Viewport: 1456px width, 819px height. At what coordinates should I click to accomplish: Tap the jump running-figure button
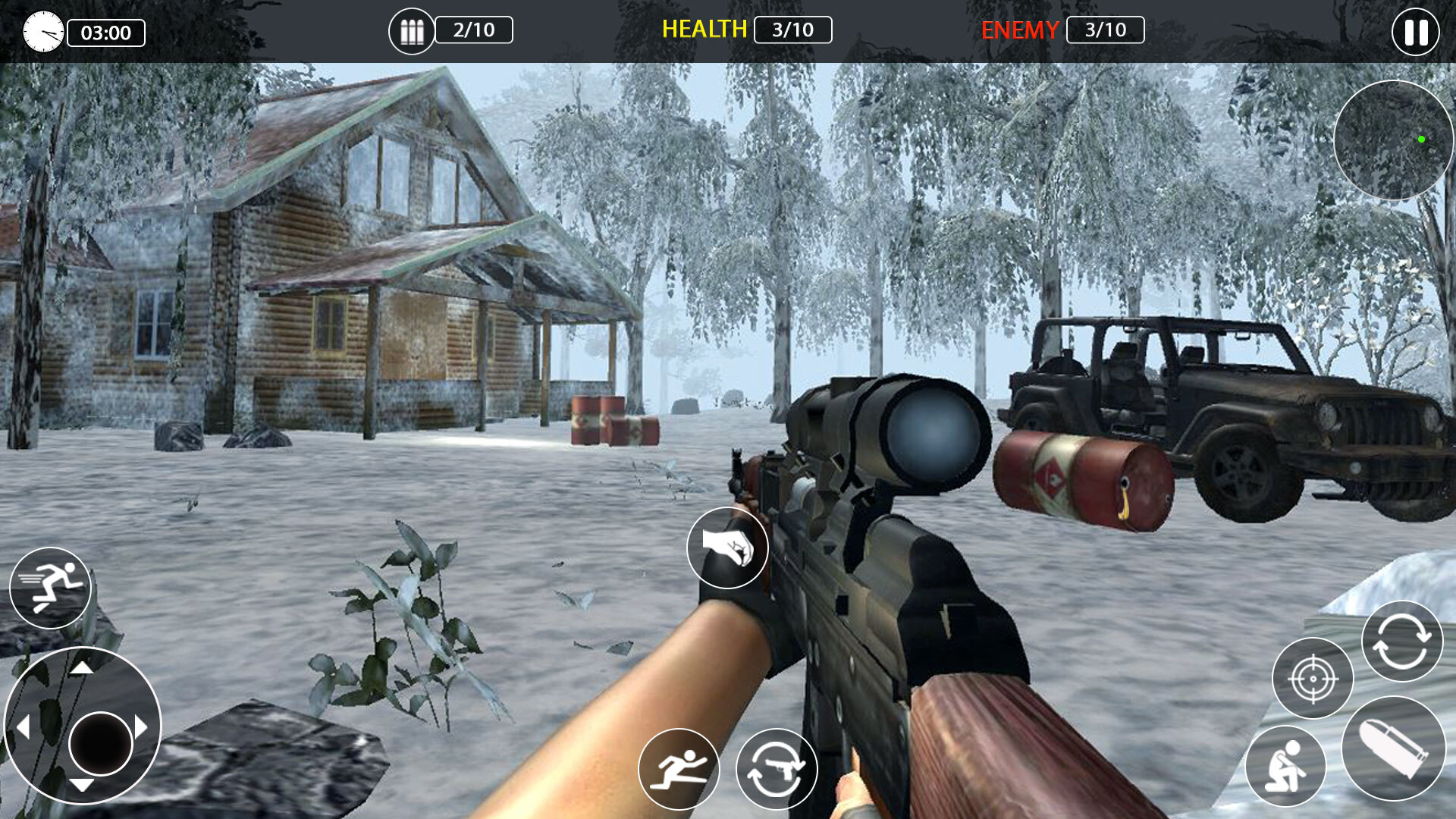click(x=680, y=768)
